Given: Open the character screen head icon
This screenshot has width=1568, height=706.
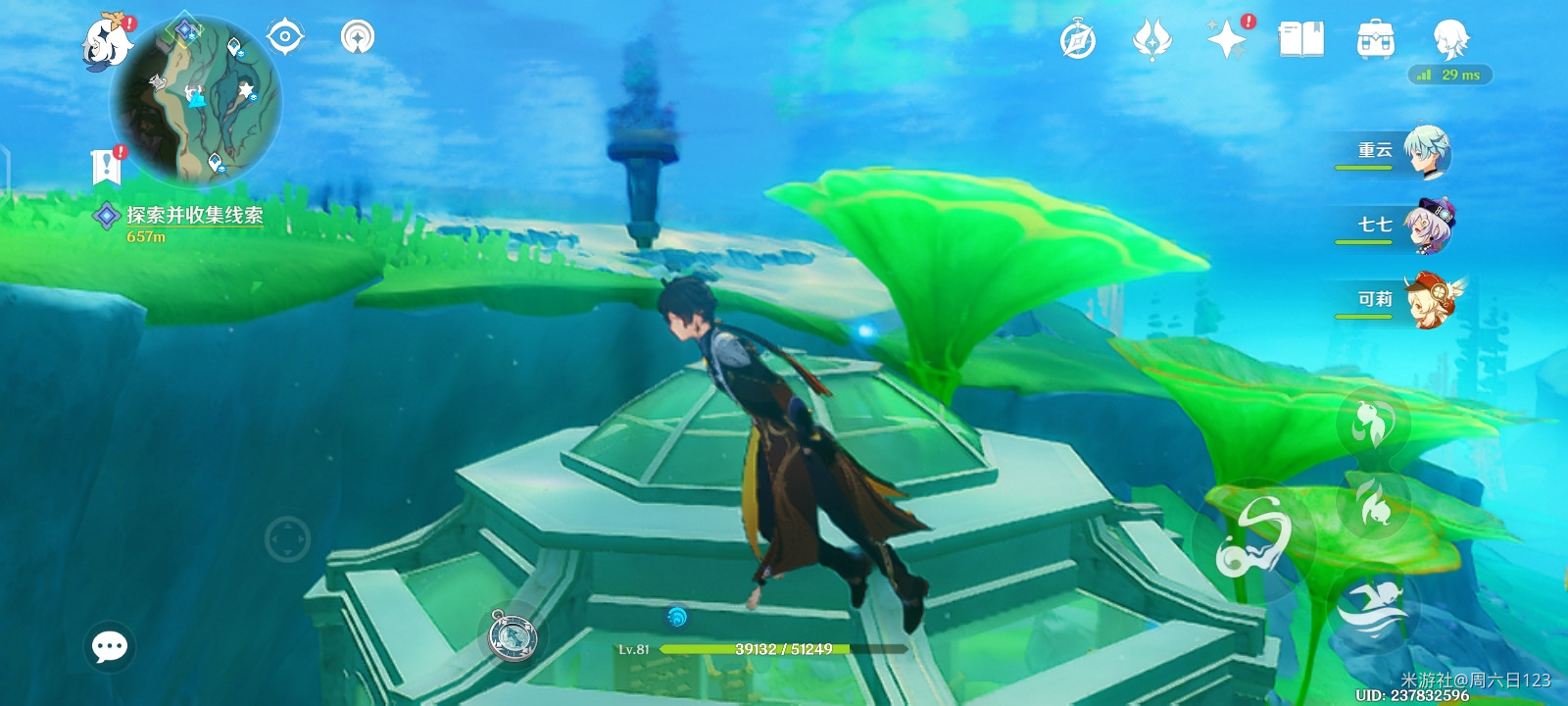Looking at the screenshot, I should [1450, 40].
